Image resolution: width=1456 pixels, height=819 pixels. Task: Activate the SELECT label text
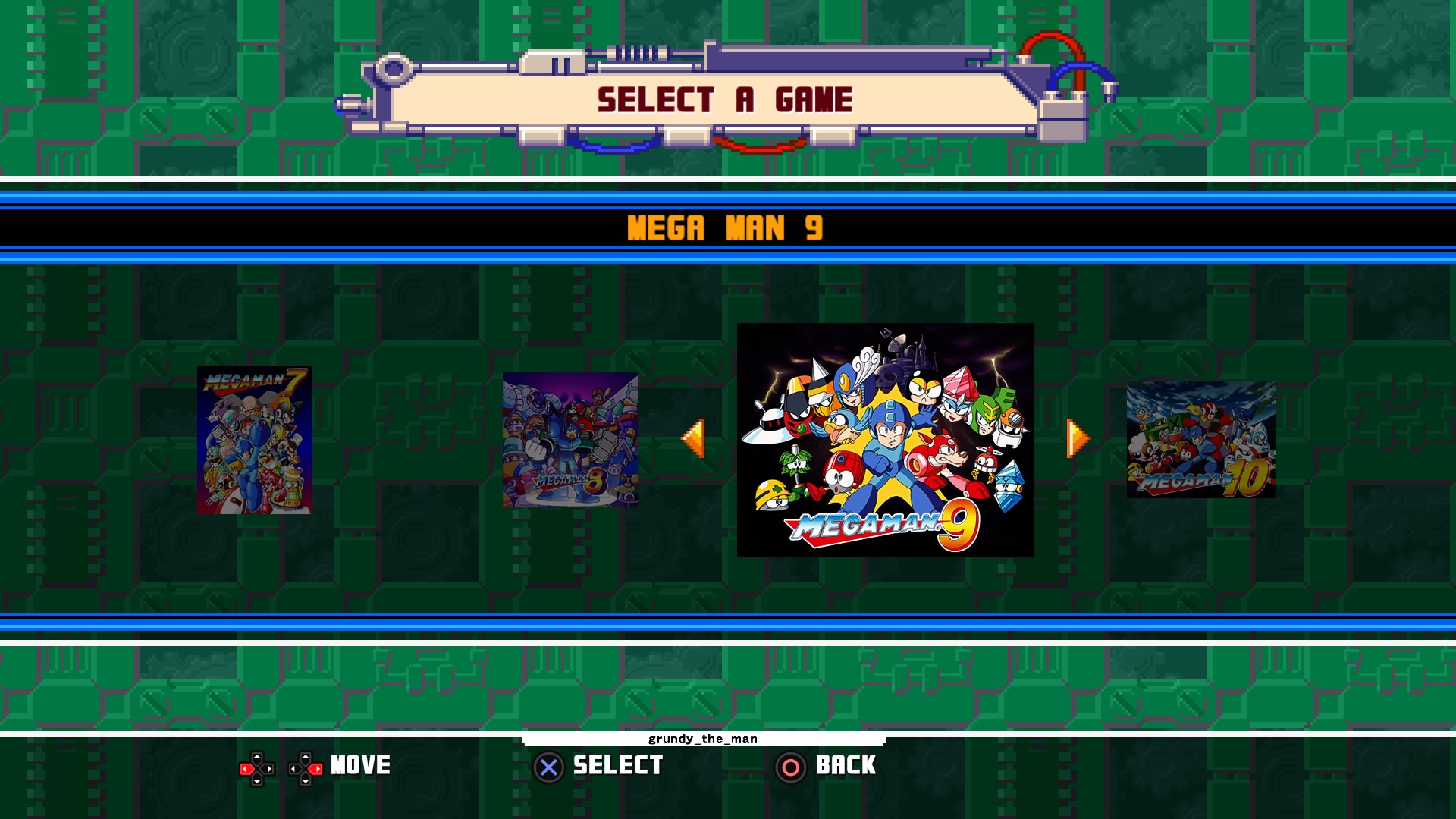pyautogui.click(x=619, y=766)
